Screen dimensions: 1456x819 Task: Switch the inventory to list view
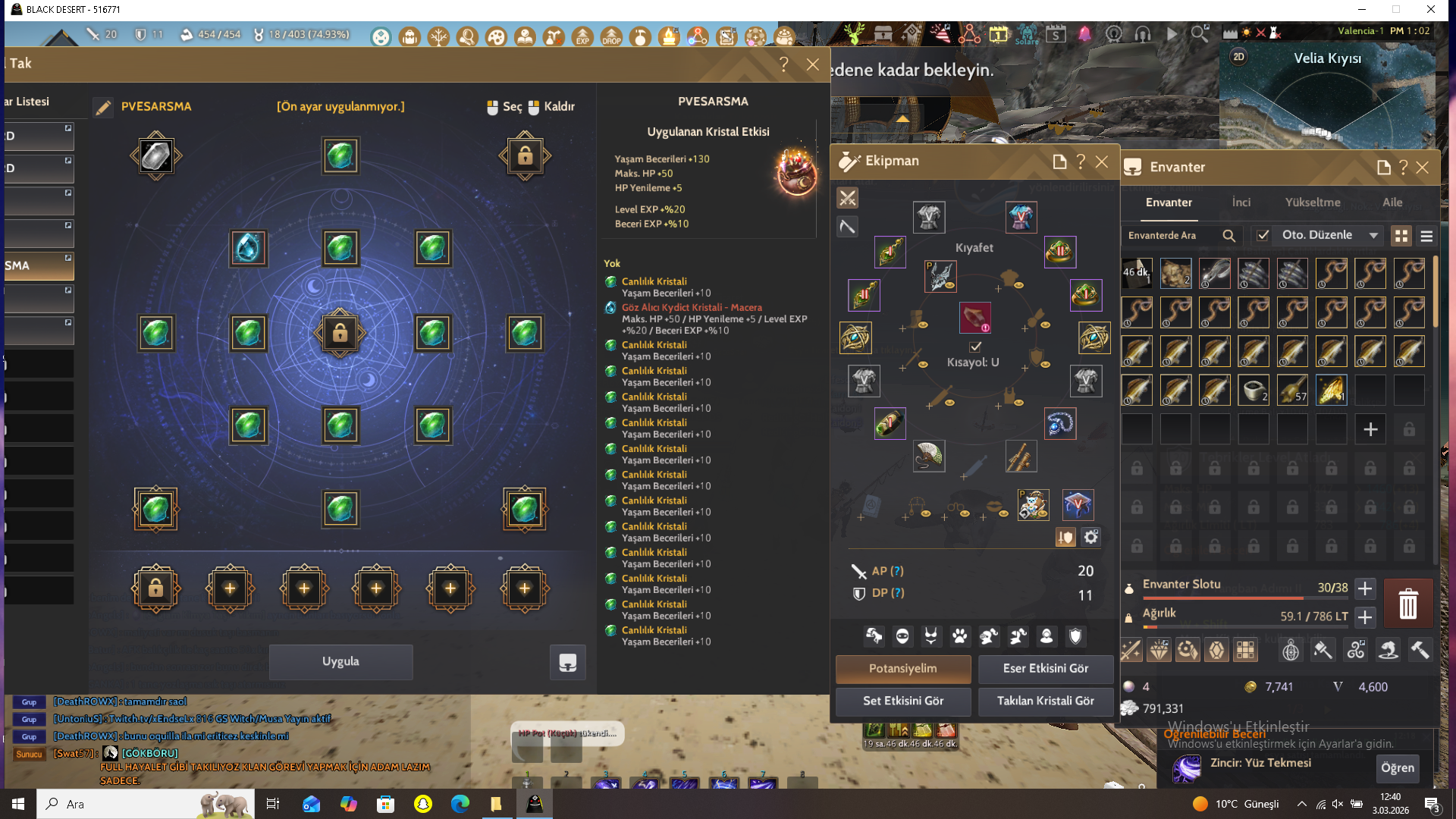(x=1427, y=236)
